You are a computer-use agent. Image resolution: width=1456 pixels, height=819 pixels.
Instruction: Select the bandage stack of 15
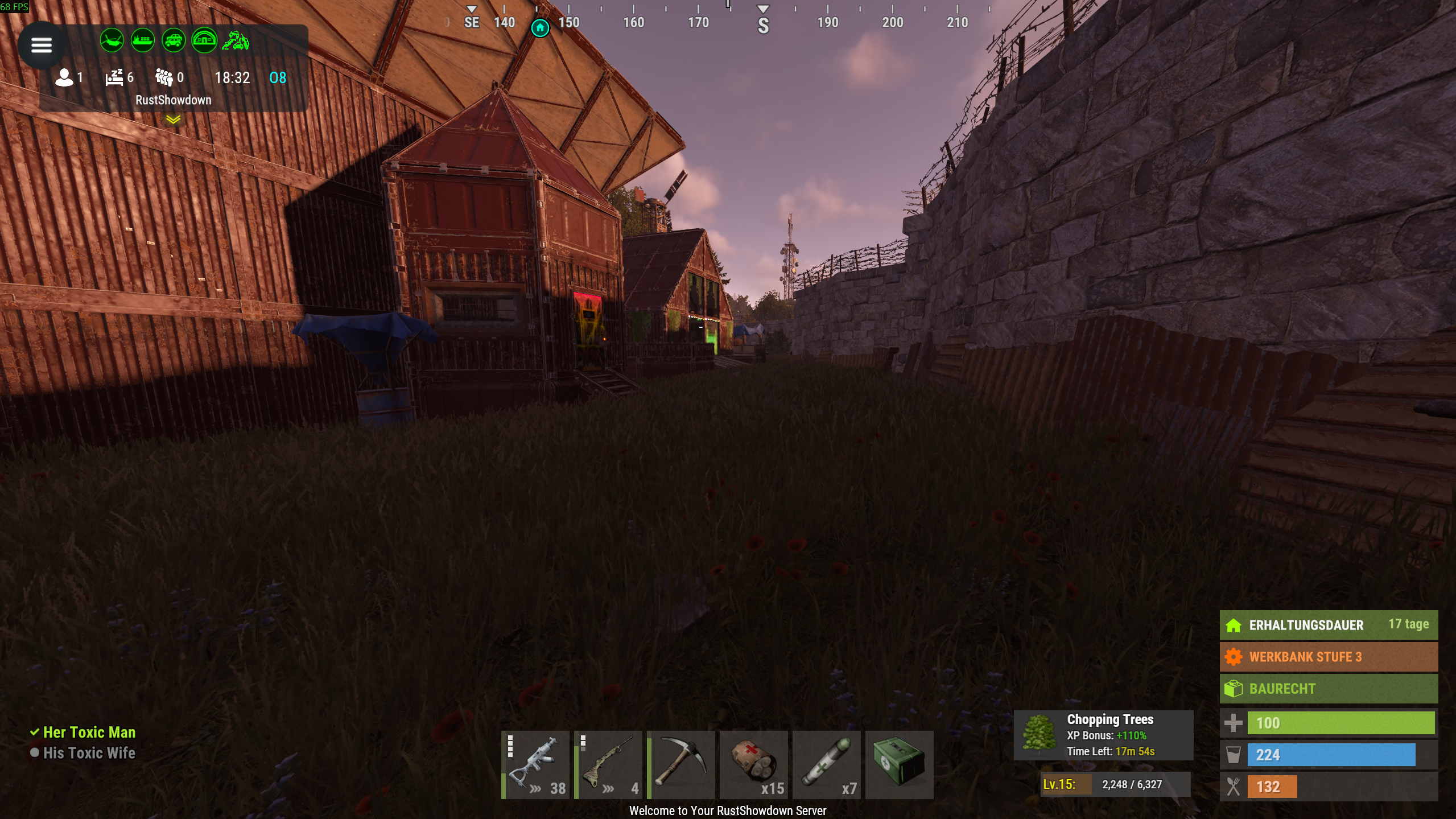(753, 764)
